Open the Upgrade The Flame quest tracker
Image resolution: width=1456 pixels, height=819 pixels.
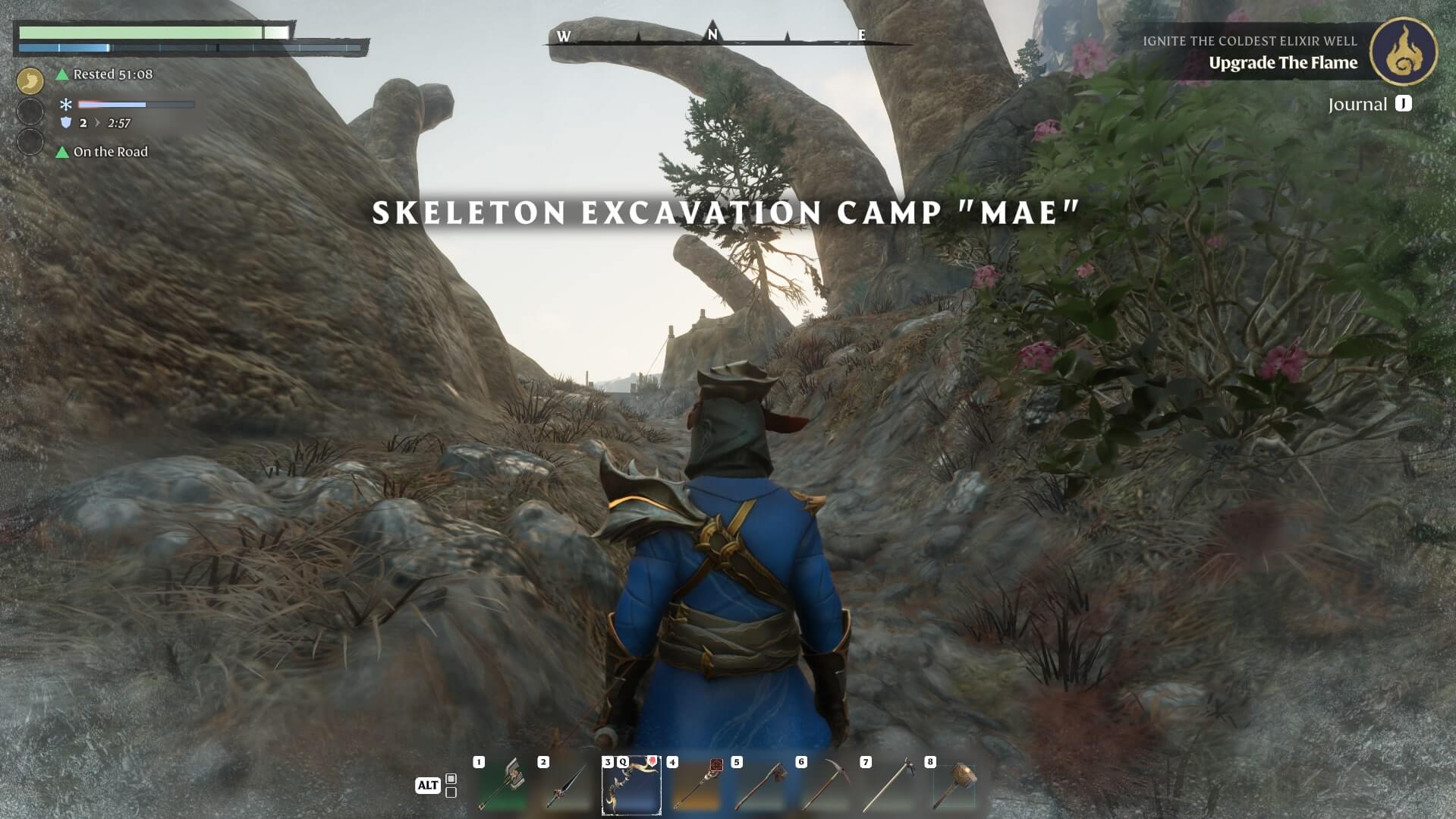pos(1282,63)
